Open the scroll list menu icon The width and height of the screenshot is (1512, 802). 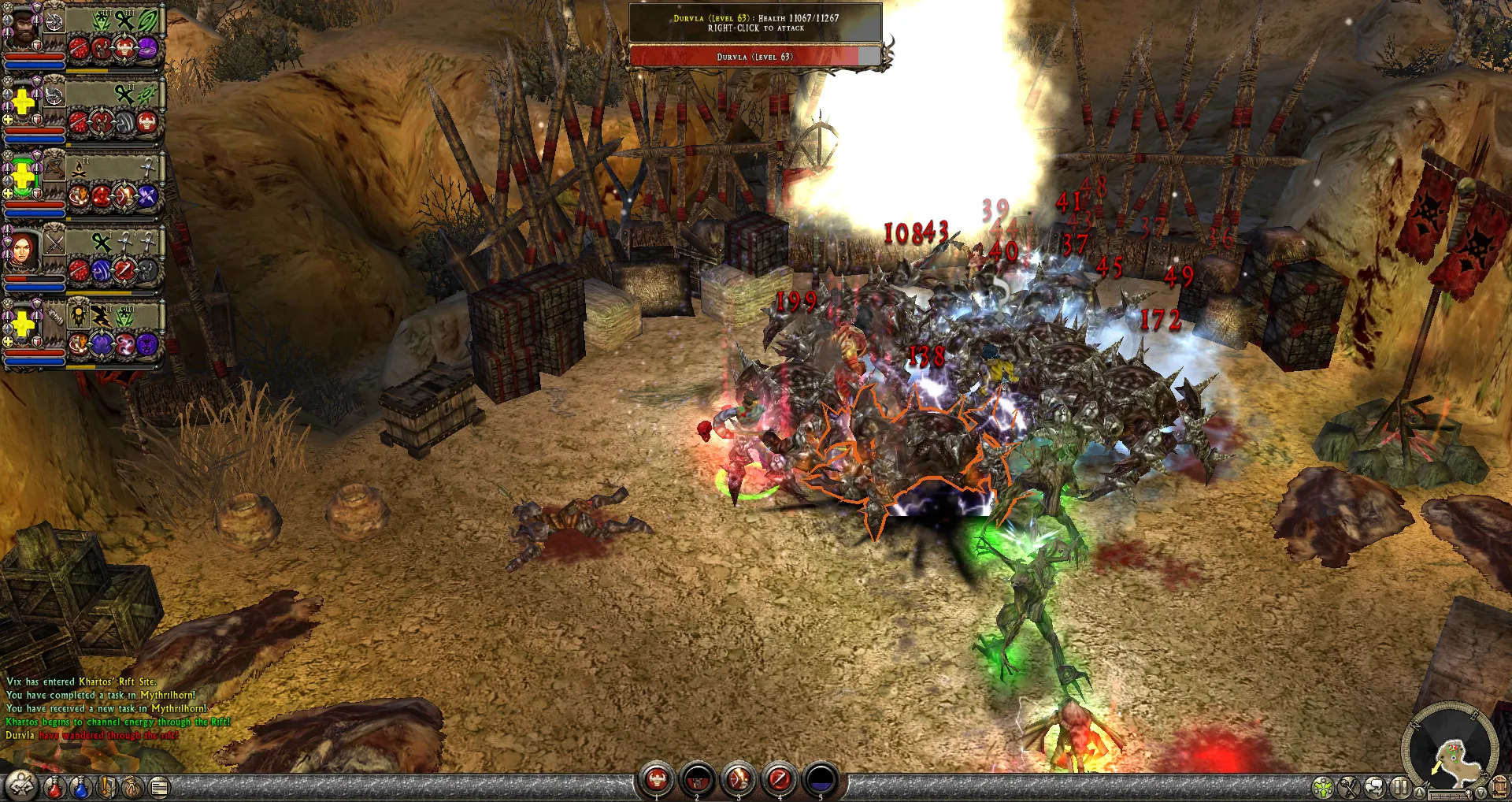click(159, 786)
